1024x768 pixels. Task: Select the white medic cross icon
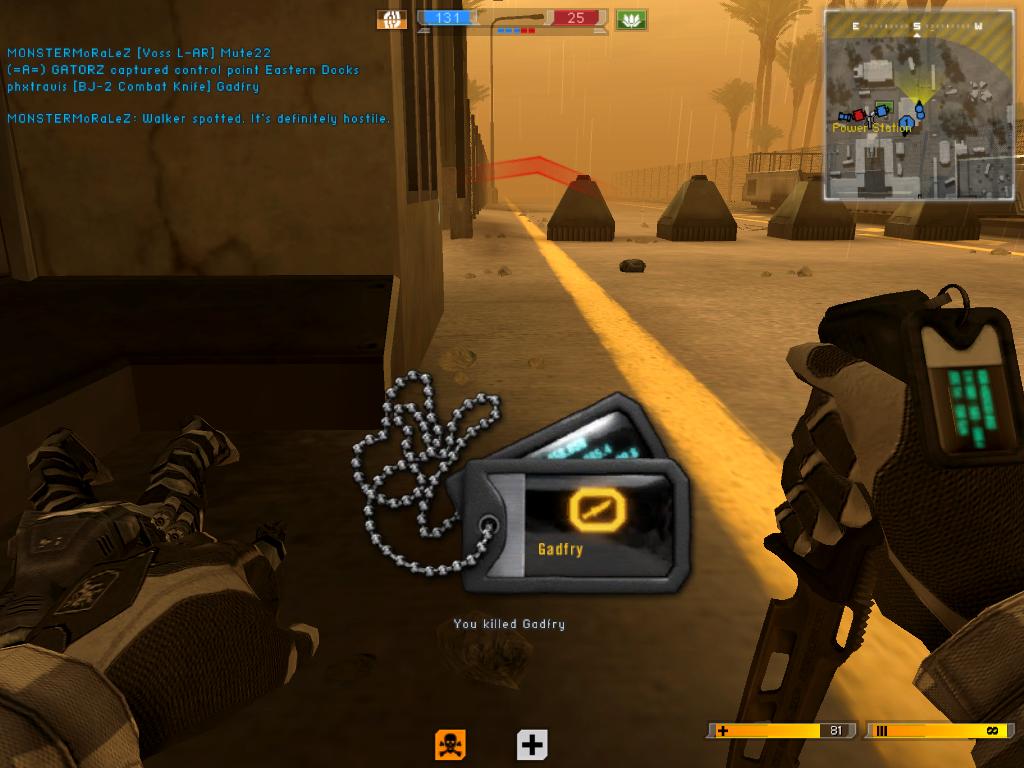(x=532, y=744)
